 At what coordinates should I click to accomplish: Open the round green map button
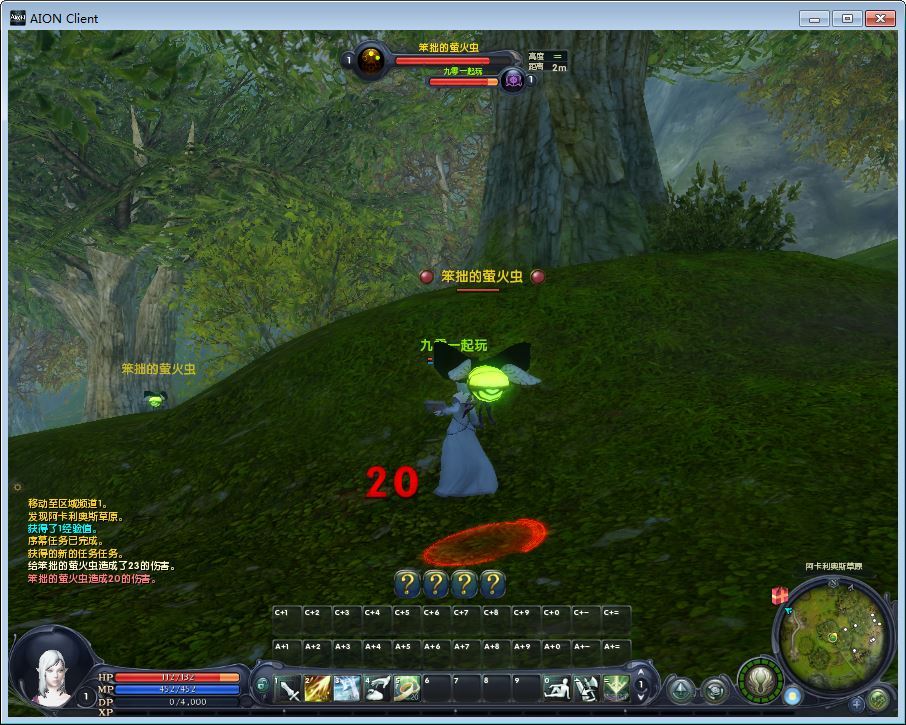[x=878, y=700]
